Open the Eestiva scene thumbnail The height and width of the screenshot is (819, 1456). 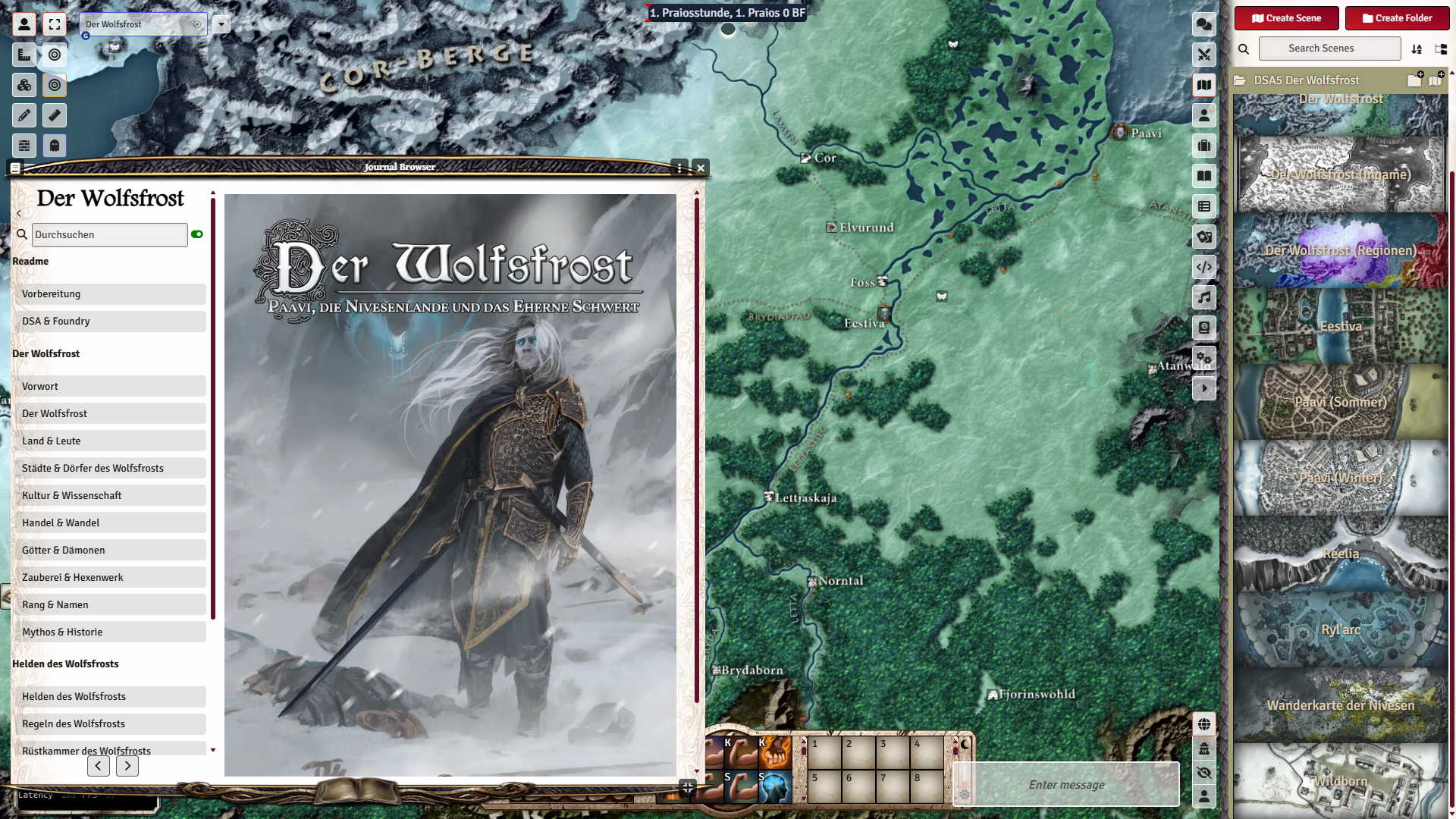pyautogui.click(x=1340, y=326)
